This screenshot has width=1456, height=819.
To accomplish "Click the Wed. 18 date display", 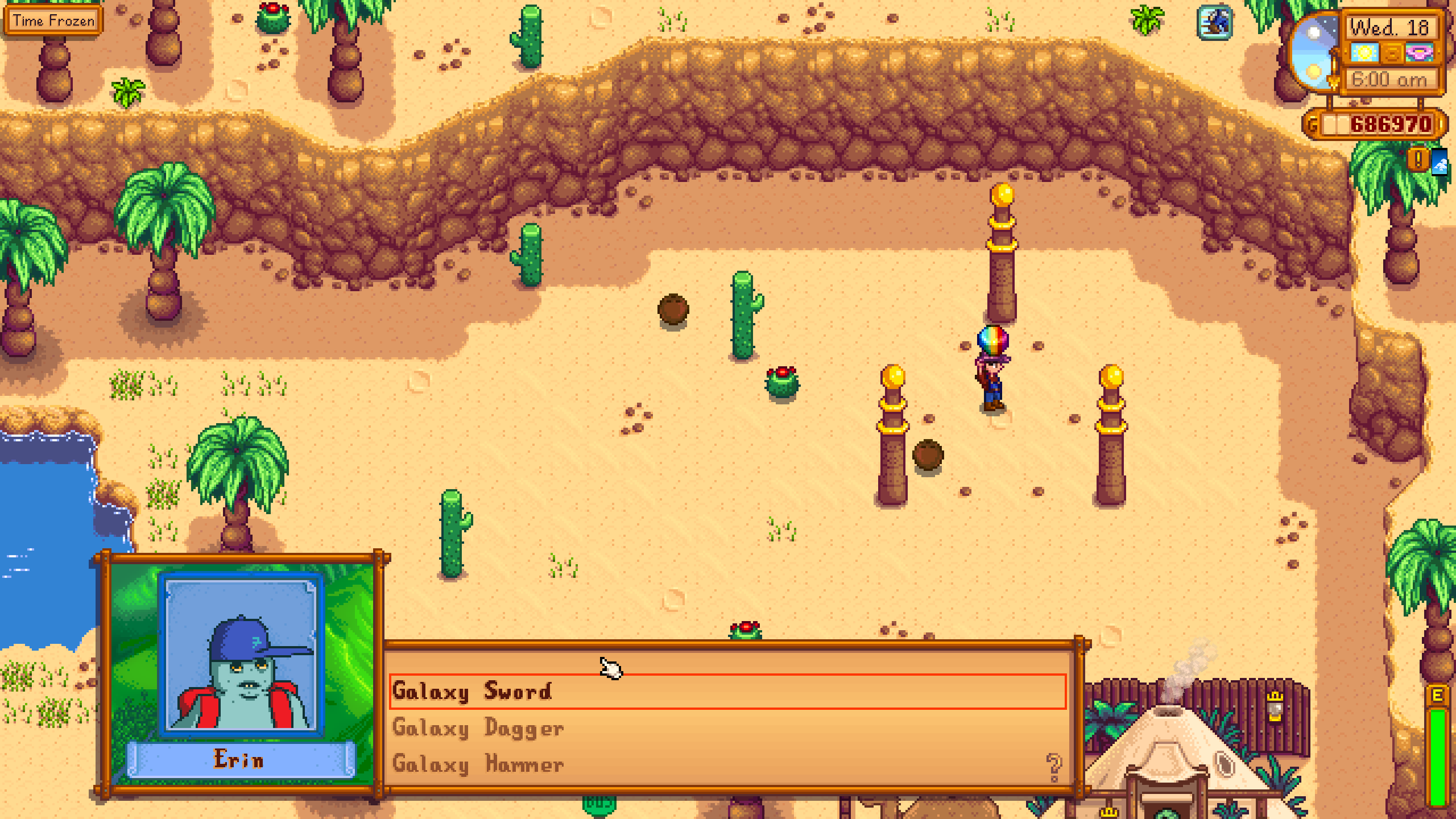I will click(x=1390, y=27).
